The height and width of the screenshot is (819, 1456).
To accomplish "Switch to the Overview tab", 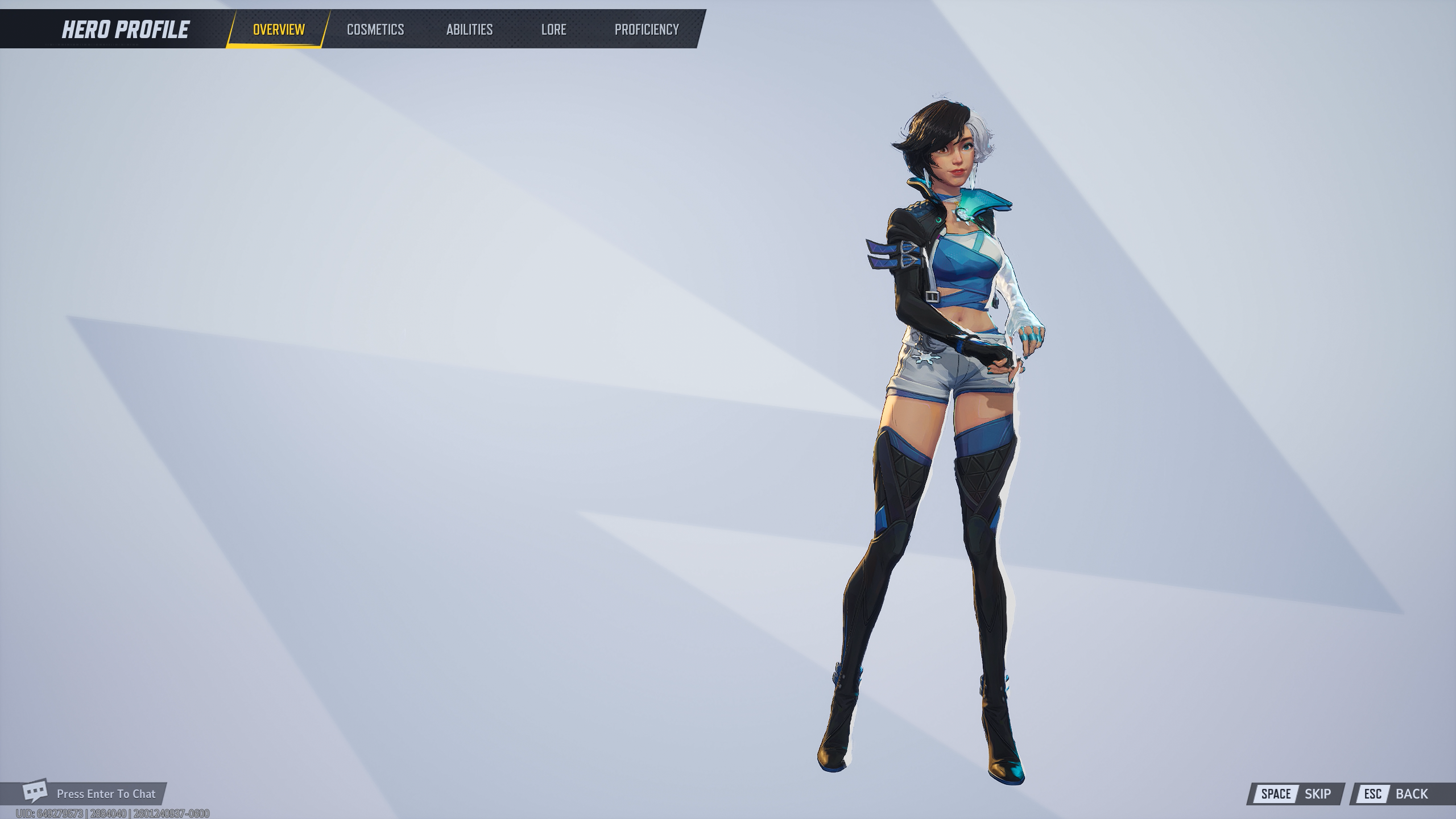I will tap(279, 30).
